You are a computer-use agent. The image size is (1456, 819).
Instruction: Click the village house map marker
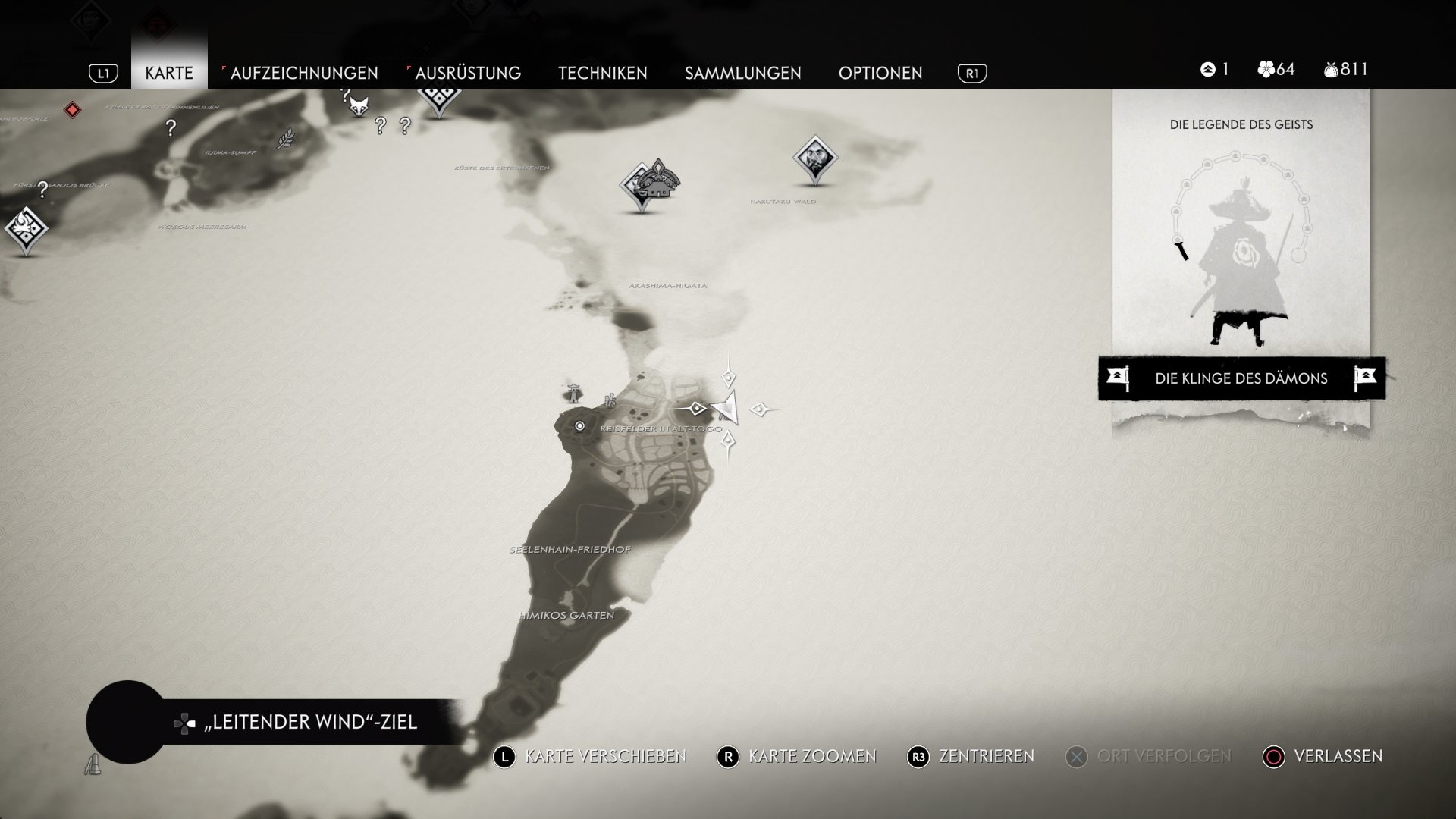tap(657, 182)
